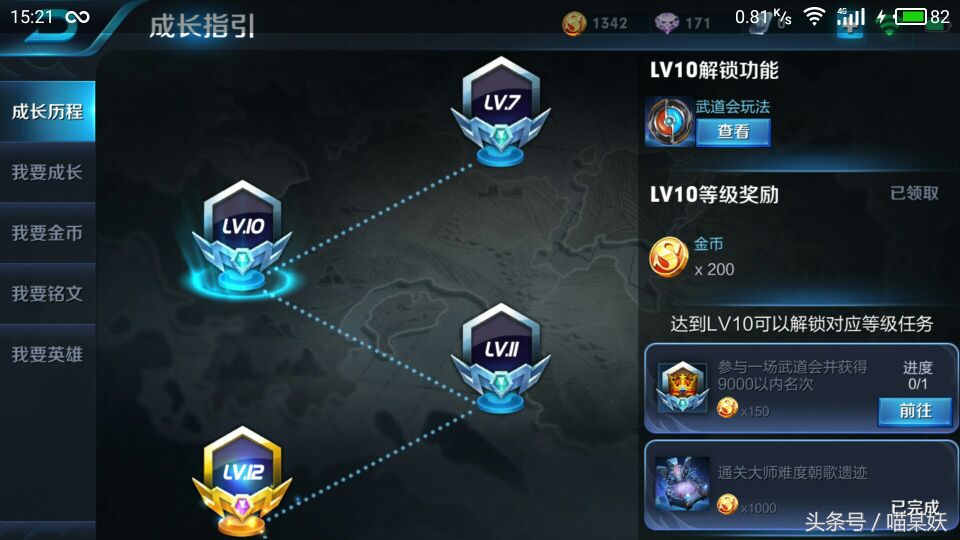Tap 前往 to start the 武道会 task
Viewport: 960px width, 540px height.
tap(914, 410)
